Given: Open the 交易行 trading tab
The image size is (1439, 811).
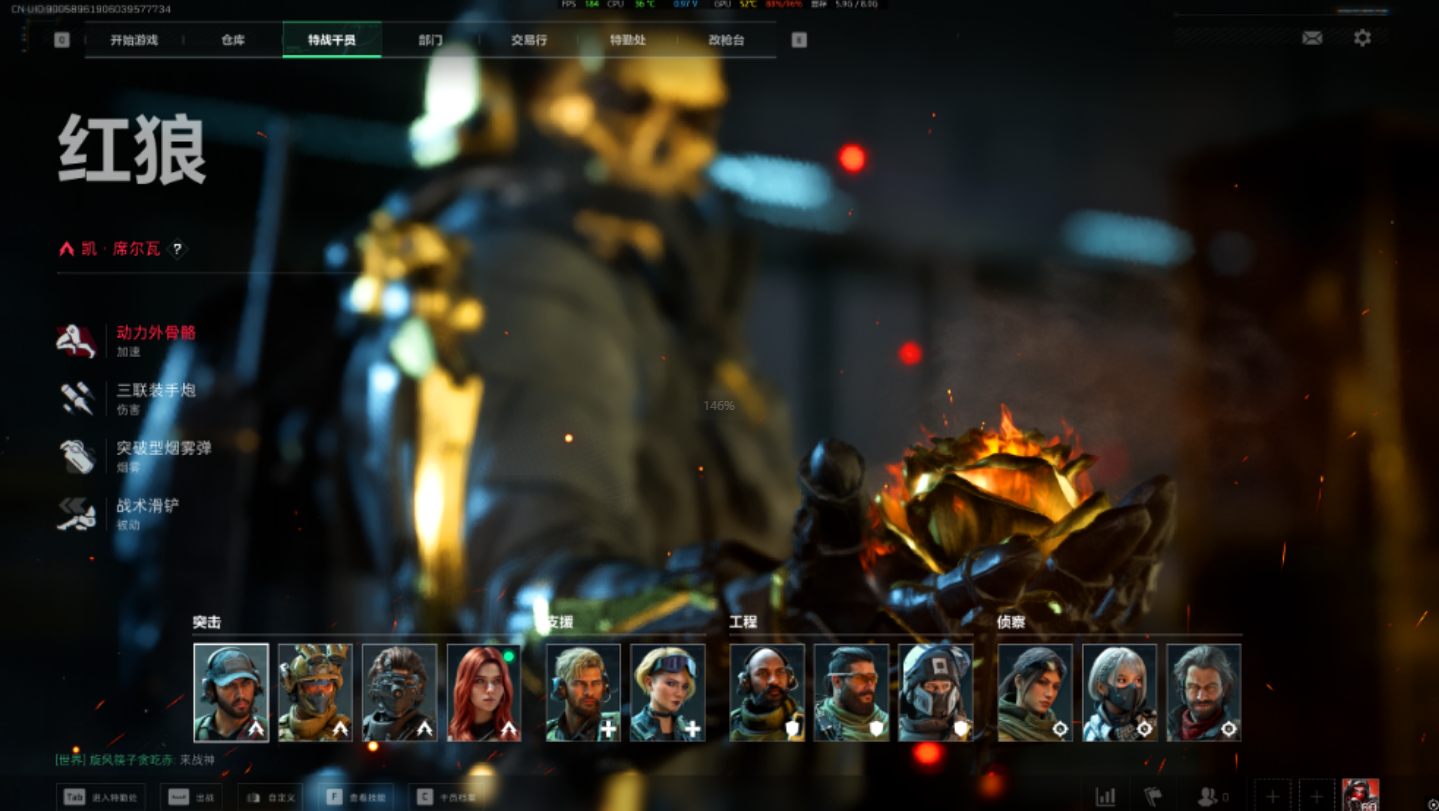Looking at the screenshot, I should point(529,40).
